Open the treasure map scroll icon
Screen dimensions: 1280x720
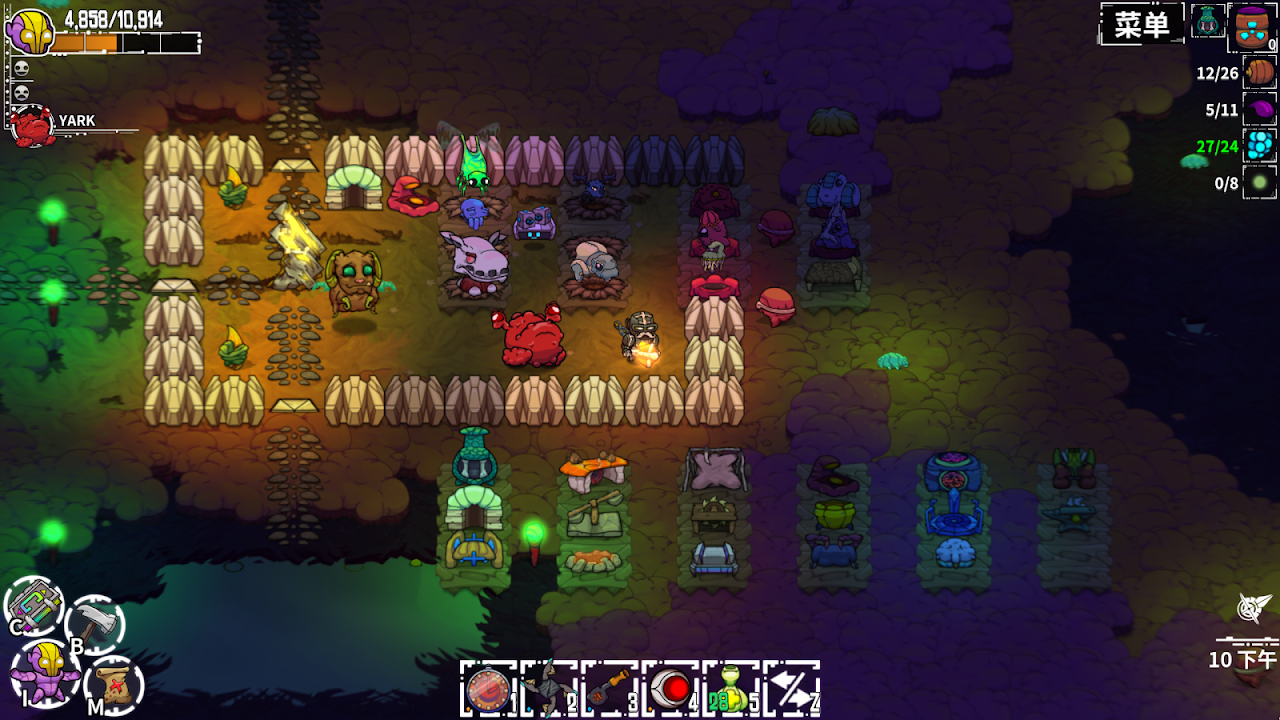coord(114,685)
